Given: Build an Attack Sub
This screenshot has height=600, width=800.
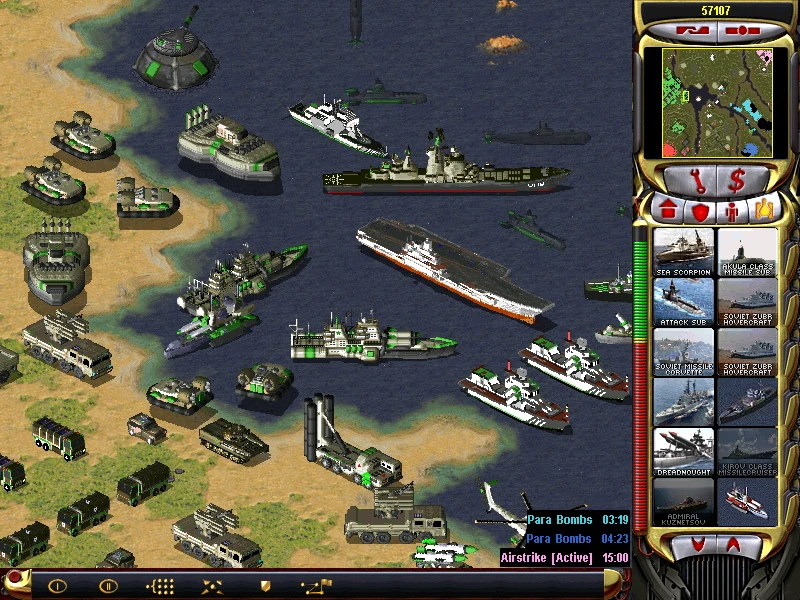Looking at the screenshot, I should coord(684,302).
